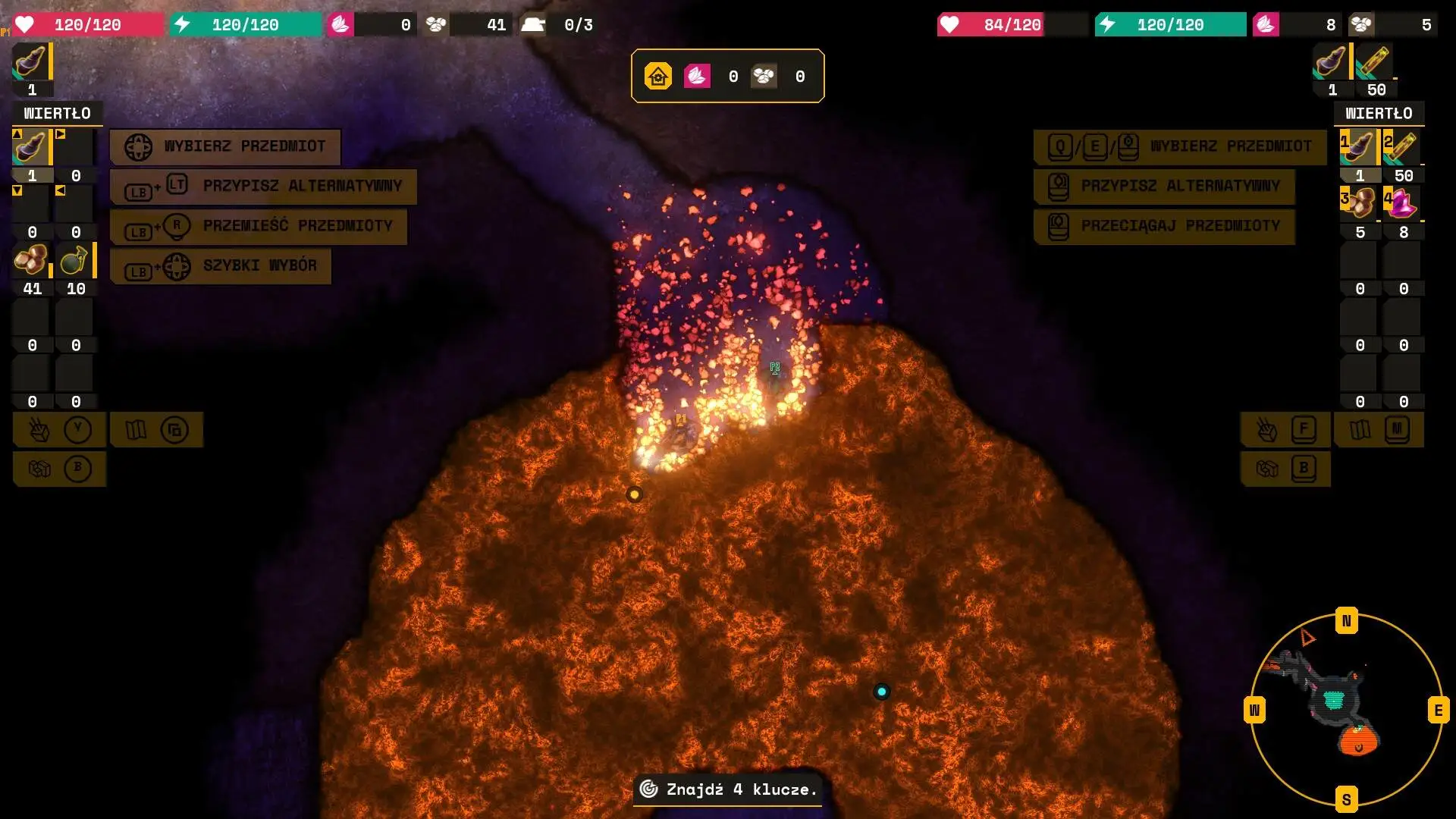Click player two's map button marked M
Screen dimensions: 1456x819
[x=1379, y=430]
